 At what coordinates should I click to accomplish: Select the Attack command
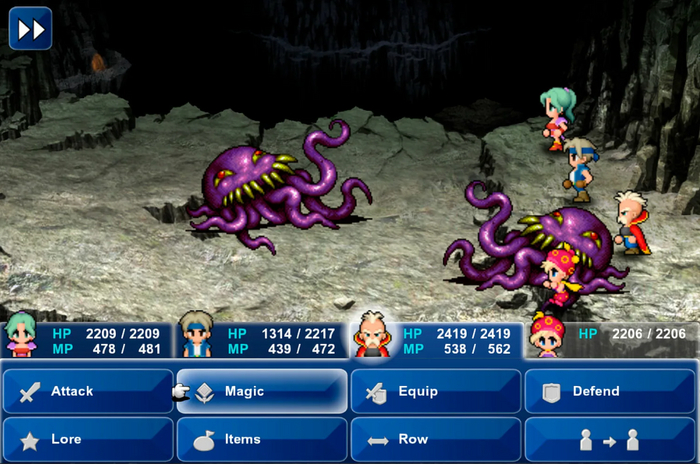coord(88,391)
